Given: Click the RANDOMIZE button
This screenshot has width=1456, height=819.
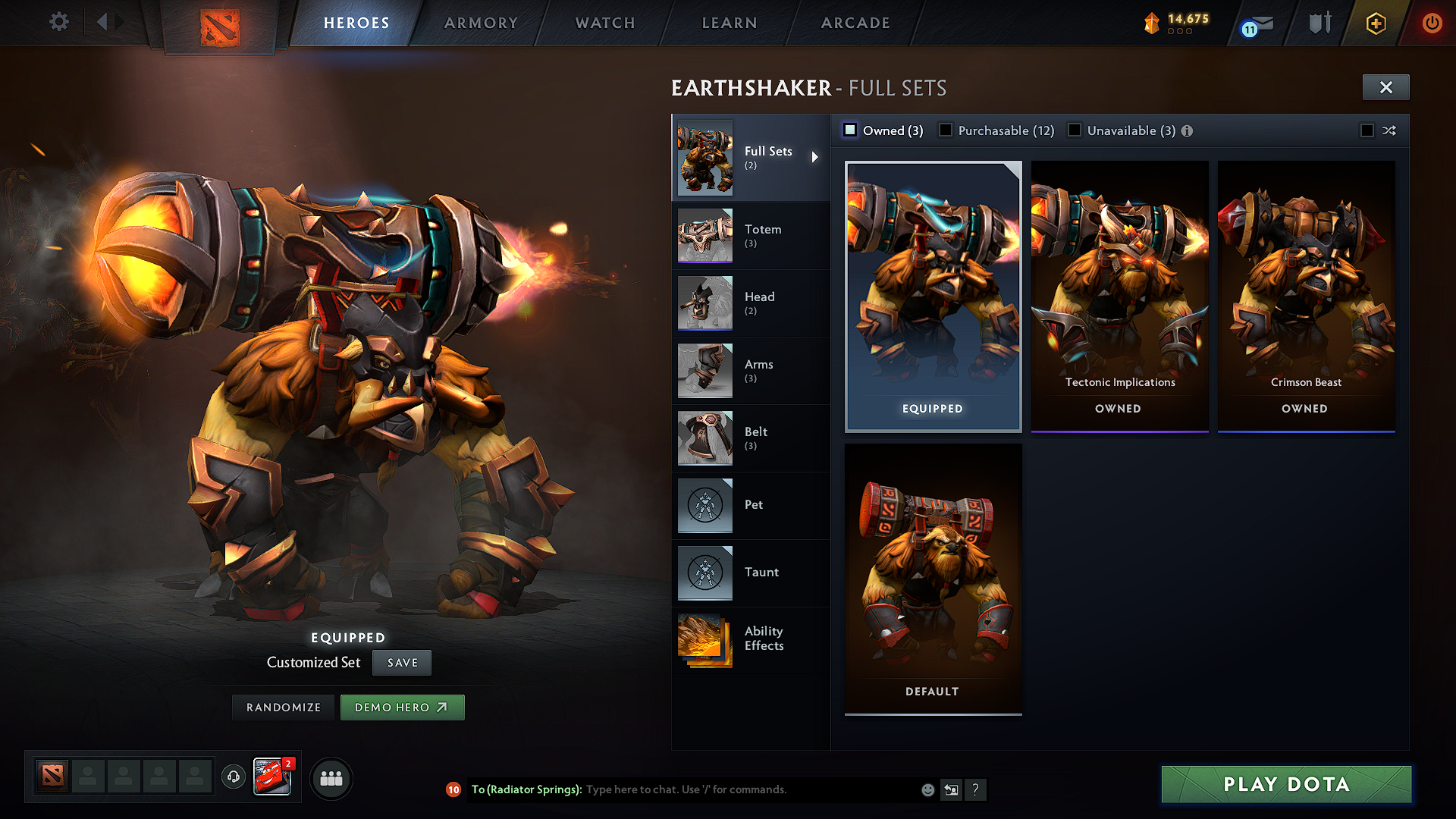Looking at the screenshot, I should pos(282,707).
